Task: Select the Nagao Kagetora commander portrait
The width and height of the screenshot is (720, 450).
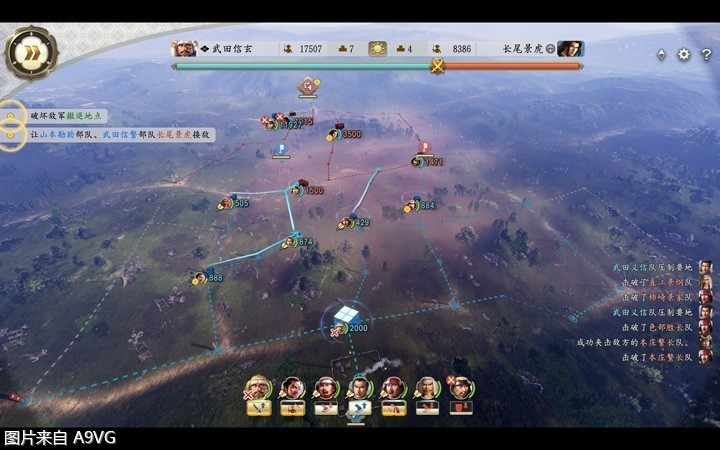Action: (569, 48)
